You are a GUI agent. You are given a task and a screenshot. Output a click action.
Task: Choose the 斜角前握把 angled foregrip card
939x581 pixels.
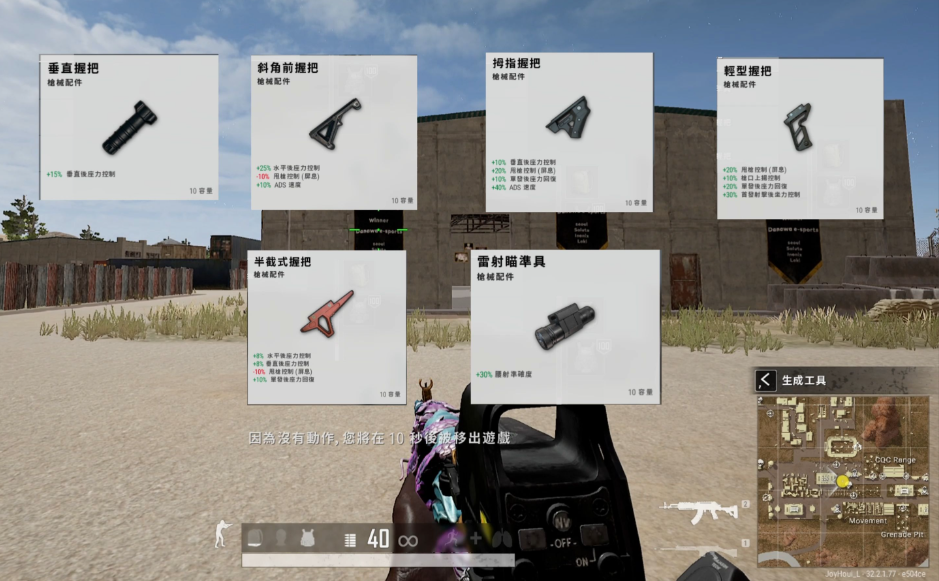pos(333,132)
